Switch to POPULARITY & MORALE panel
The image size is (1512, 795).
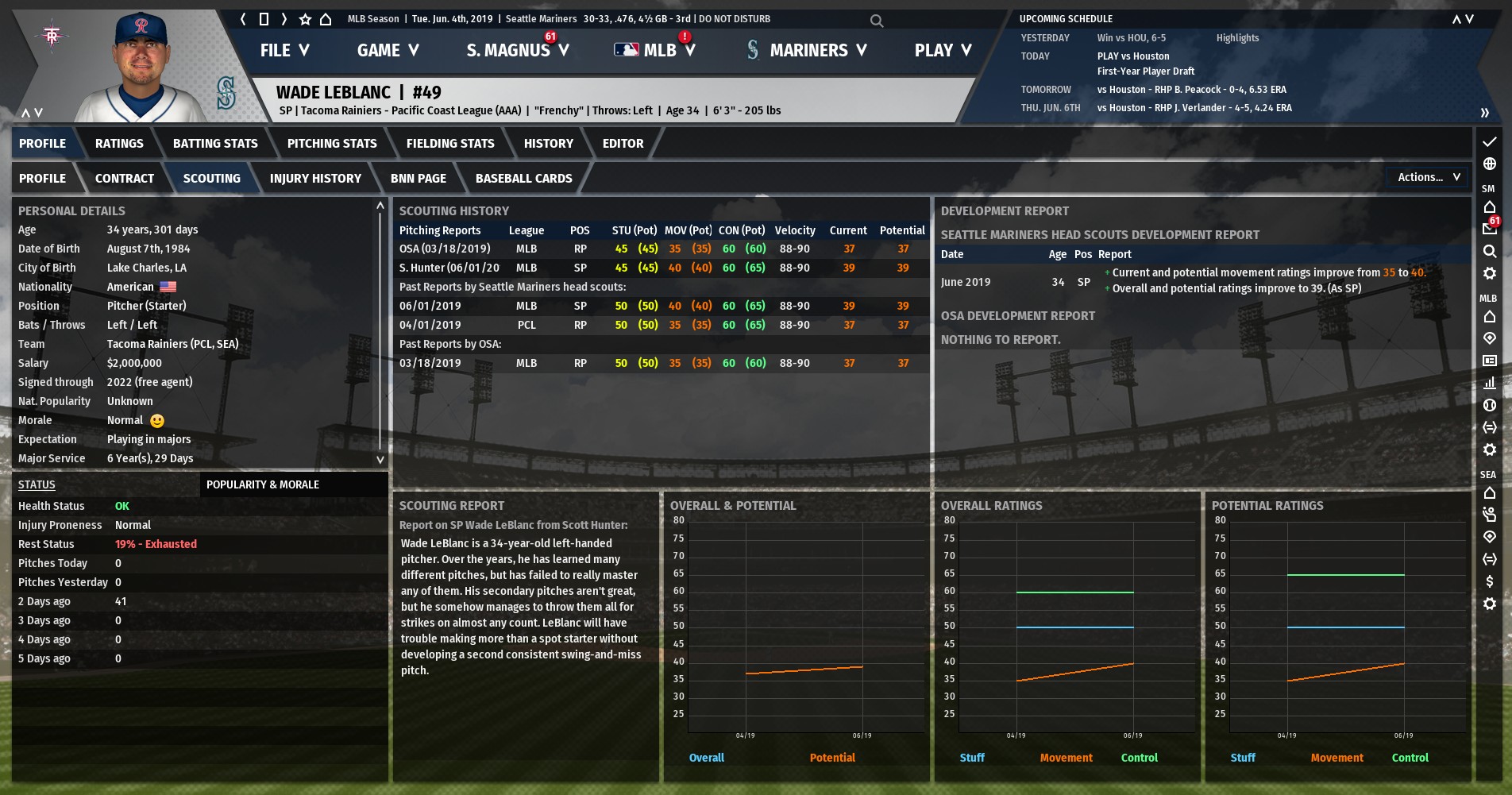click(263, 484)
